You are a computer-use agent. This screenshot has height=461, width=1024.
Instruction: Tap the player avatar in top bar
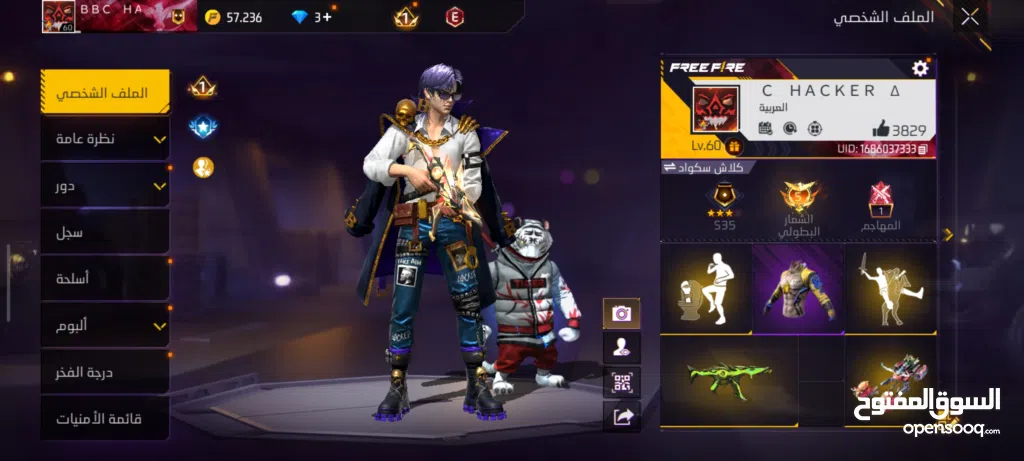tap(58, 17)
